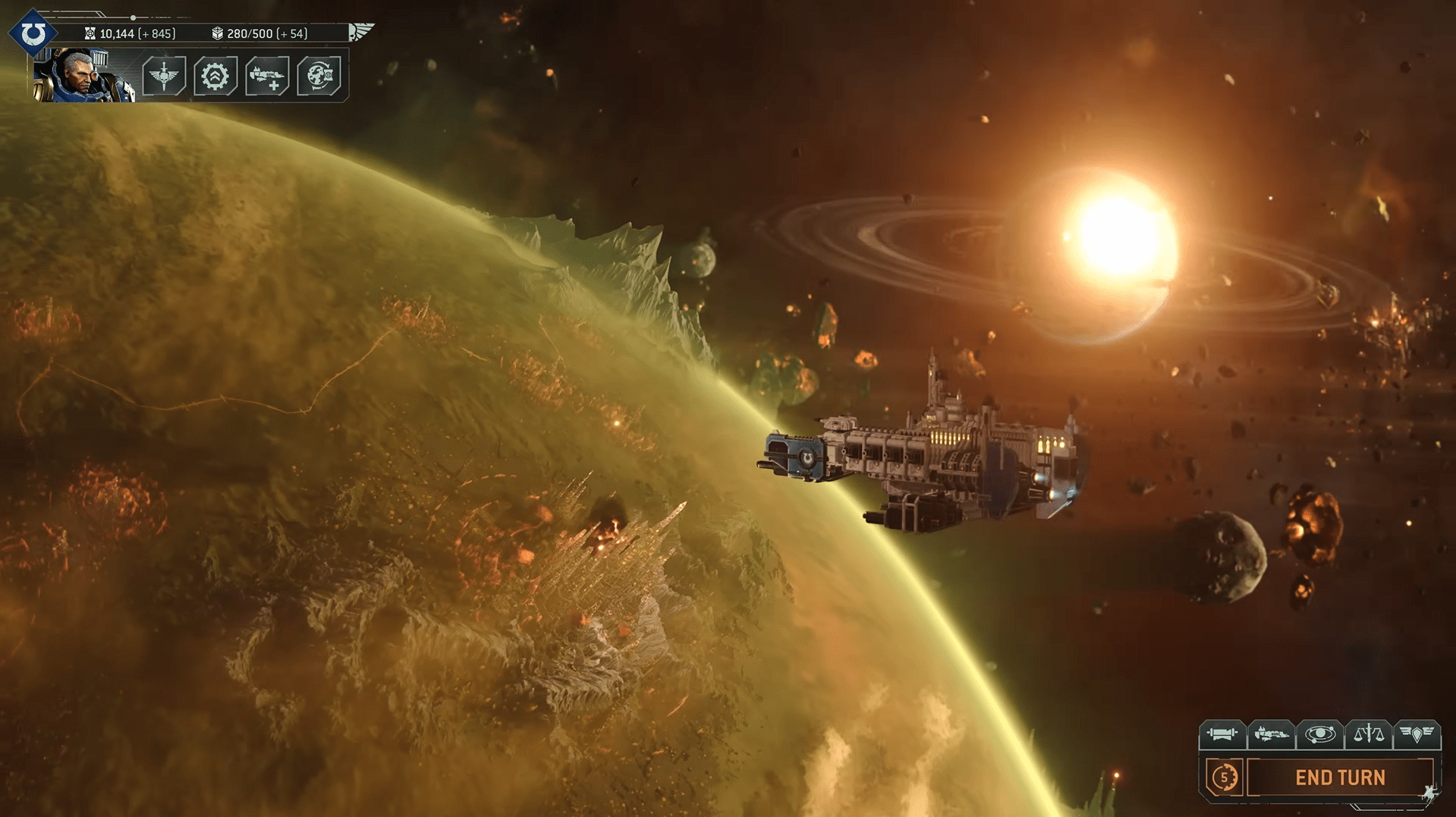This screenshot has height=817, width=1456.
Task: Open the winged skull and sword panel
Action: point(164,76)
